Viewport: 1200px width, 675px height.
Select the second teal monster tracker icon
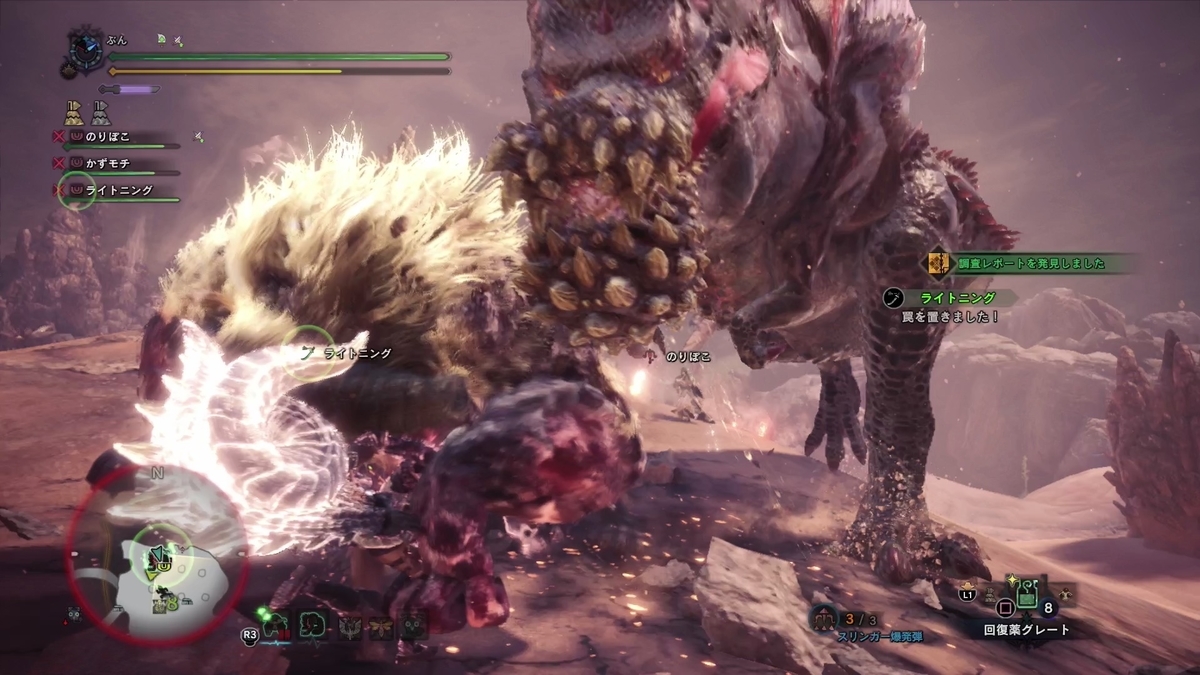coord(313,625)
